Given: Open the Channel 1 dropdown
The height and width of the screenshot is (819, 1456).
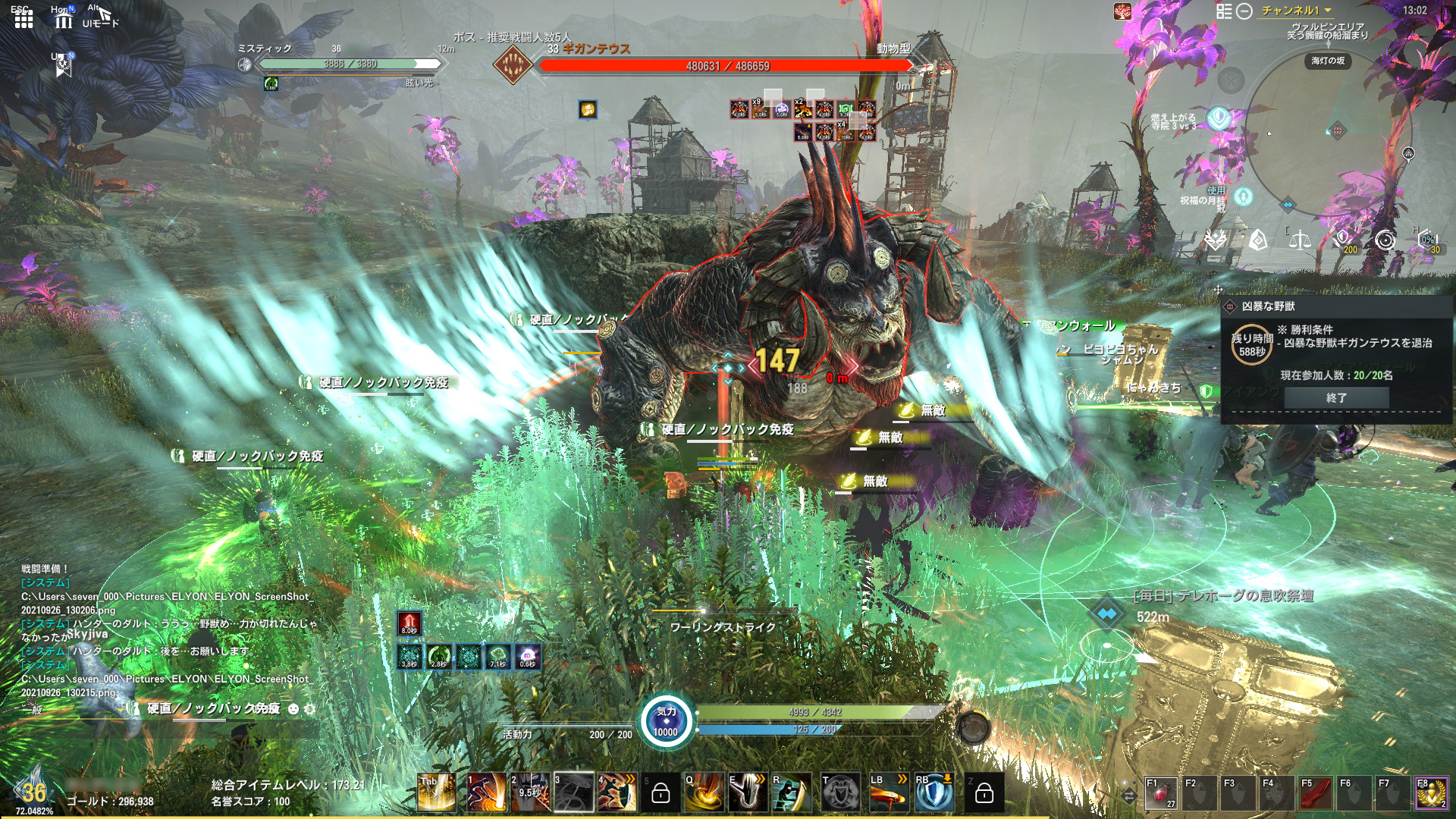Looking at the screenshot, I should (x=1296, y=11).
